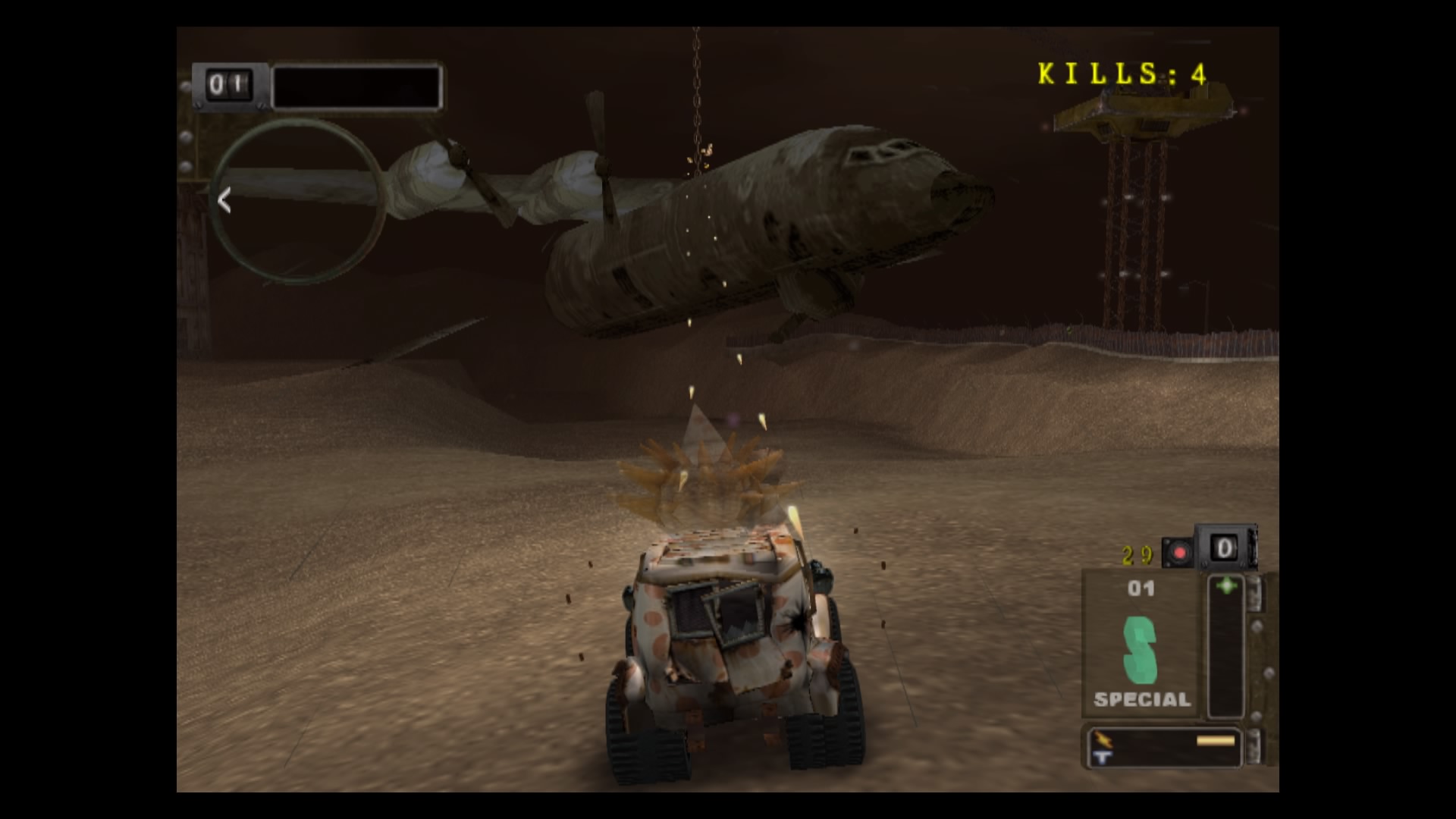This screenshot has height=819, width=1456.
Task: Click the green diamond marker on turbo gauge
Action: point(1226,584)
